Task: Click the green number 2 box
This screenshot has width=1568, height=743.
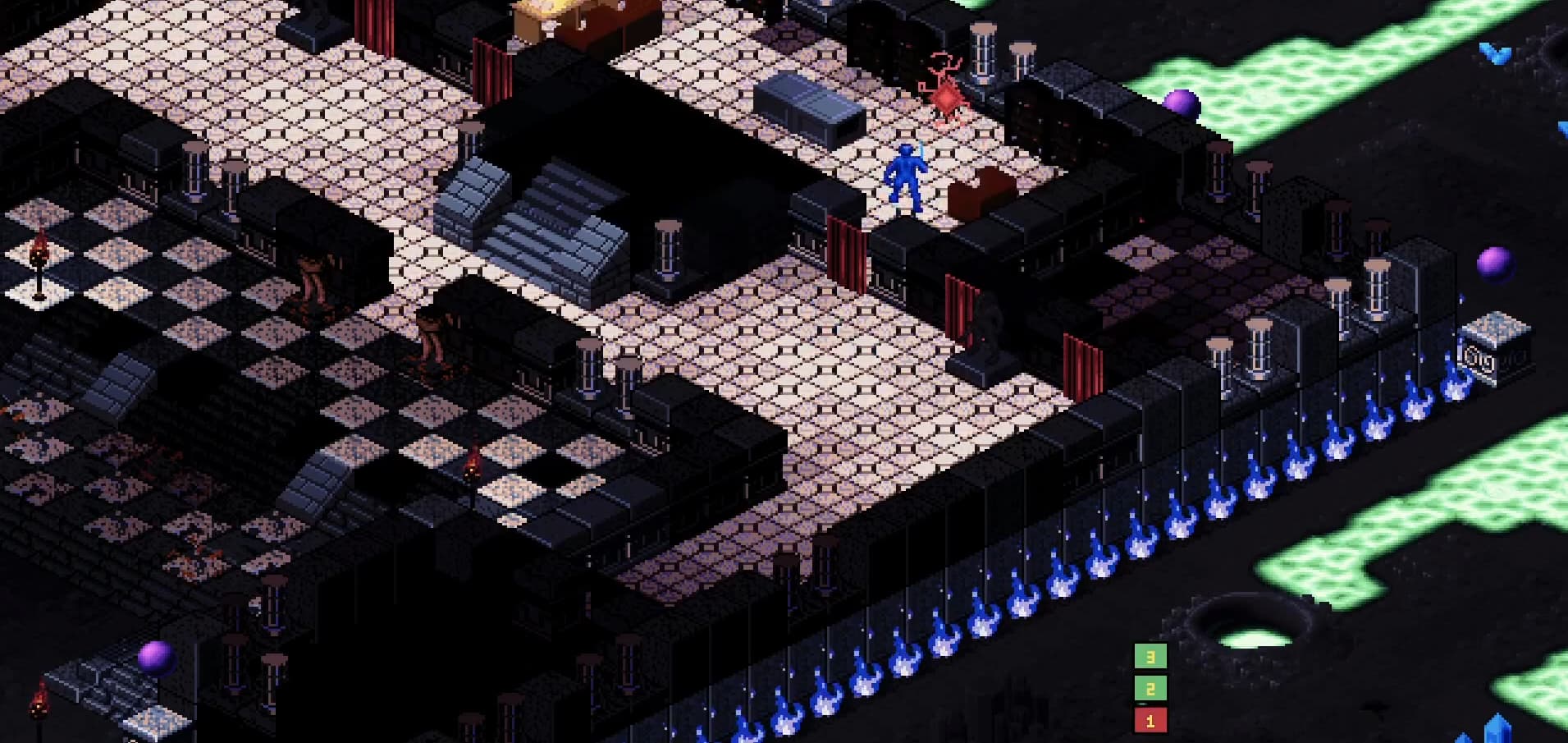Action: pos(1150,688)
